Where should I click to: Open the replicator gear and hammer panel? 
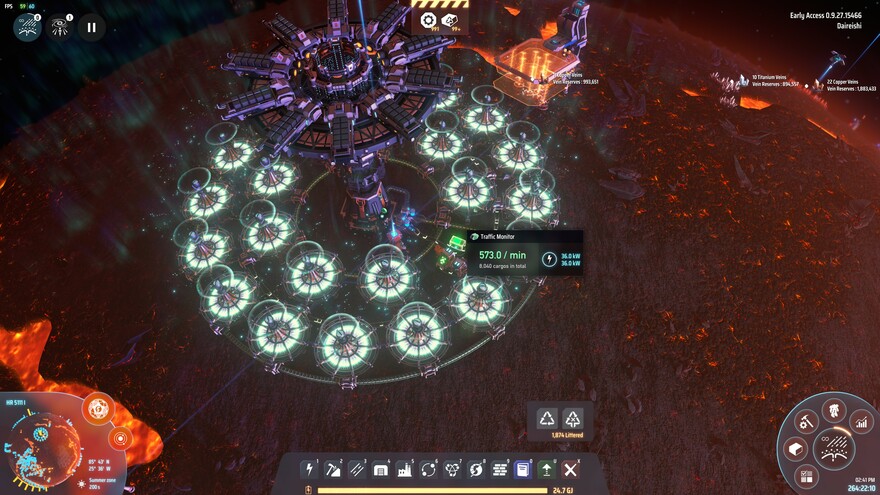805,421
